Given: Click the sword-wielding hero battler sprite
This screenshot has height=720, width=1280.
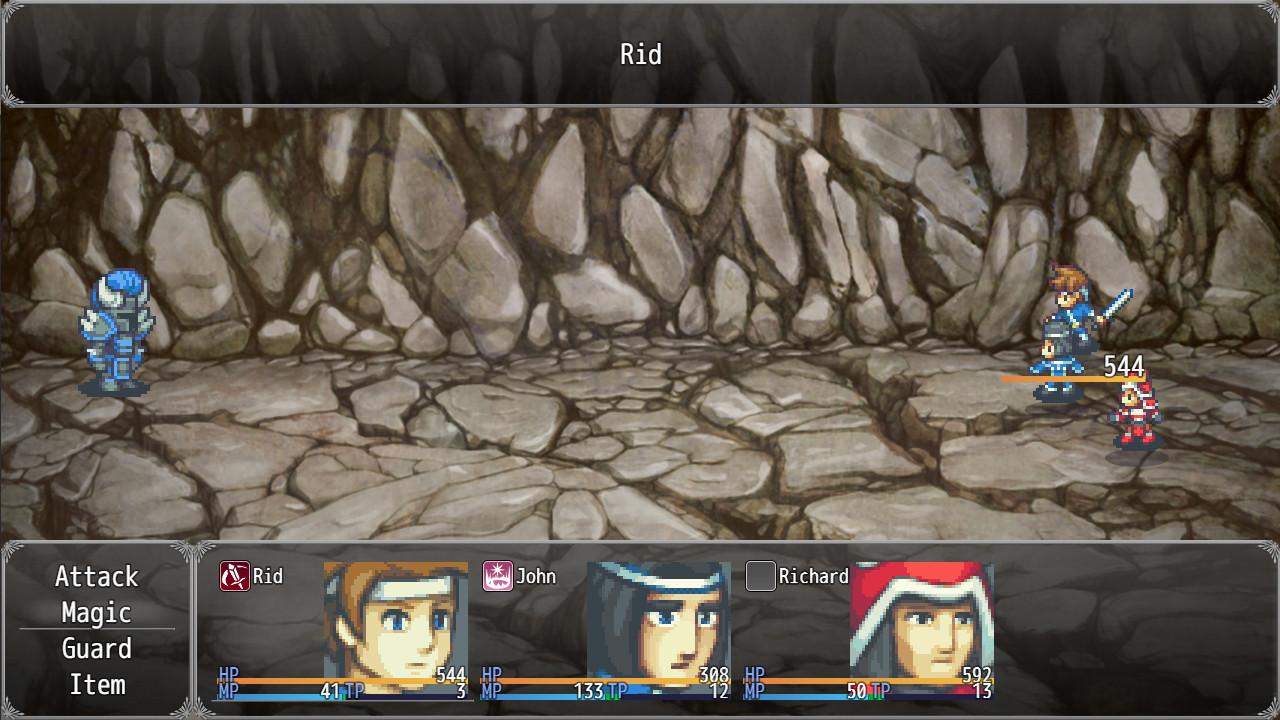Looking at the screenshot, I should coord(1063,330).
